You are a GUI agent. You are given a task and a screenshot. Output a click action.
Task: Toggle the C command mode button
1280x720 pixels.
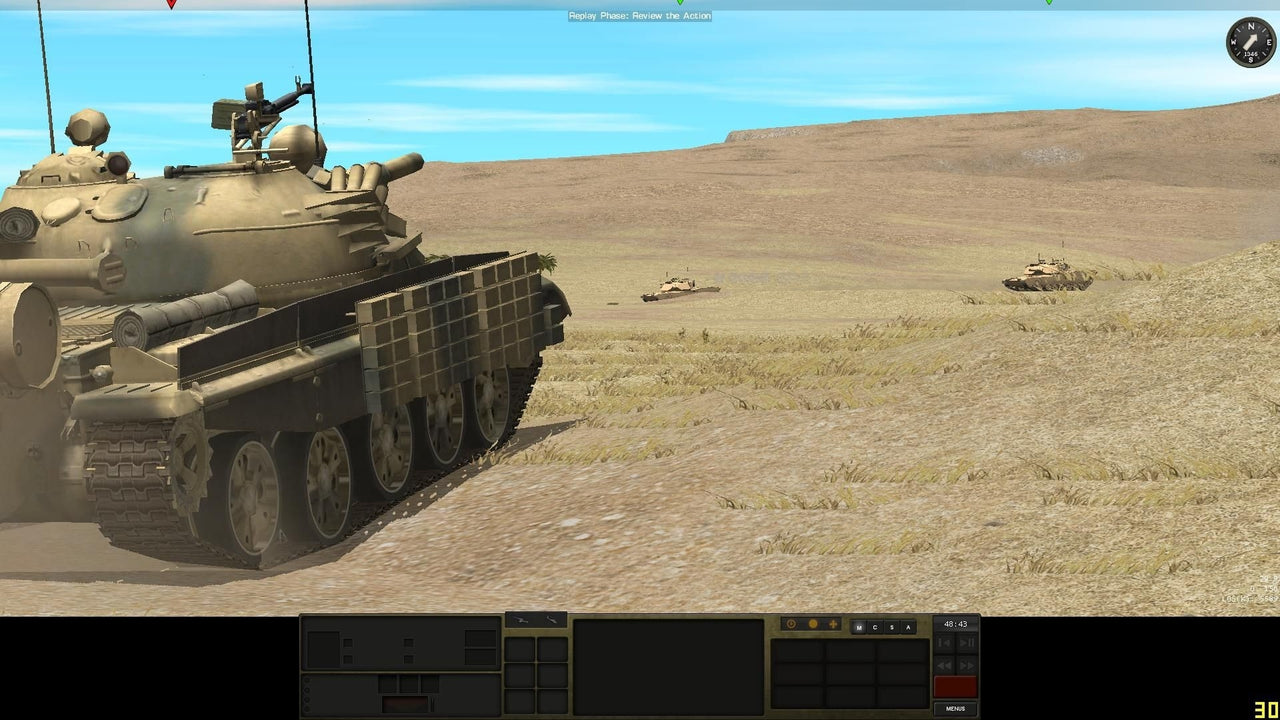pyautogui.click(x=875, y=626)
